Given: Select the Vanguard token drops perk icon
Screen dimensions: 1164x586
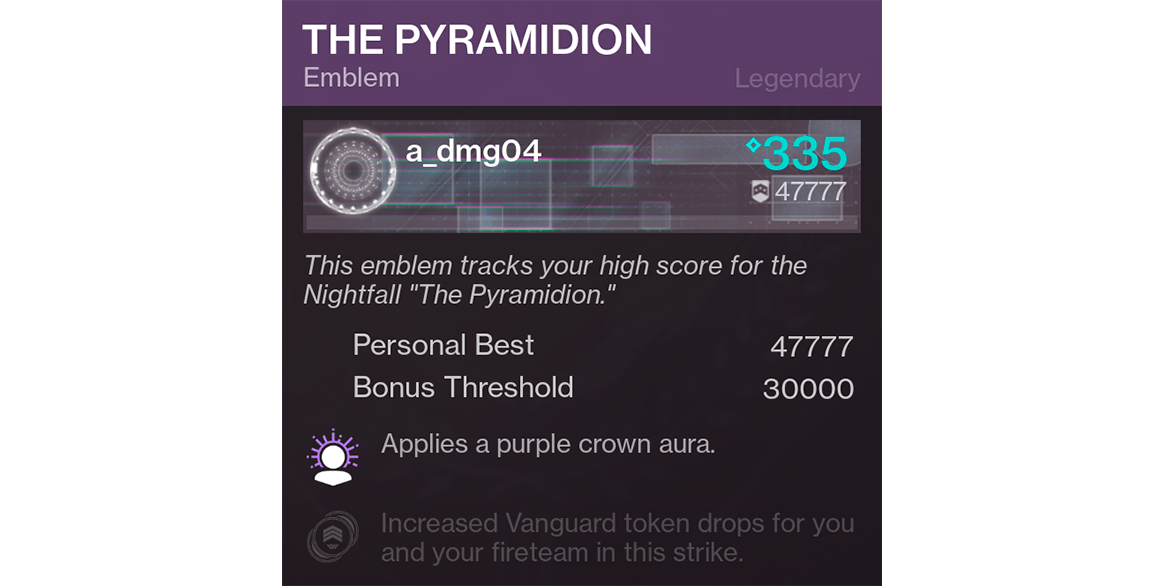Looking at the screenshot, I should click(x=333, y=537).
